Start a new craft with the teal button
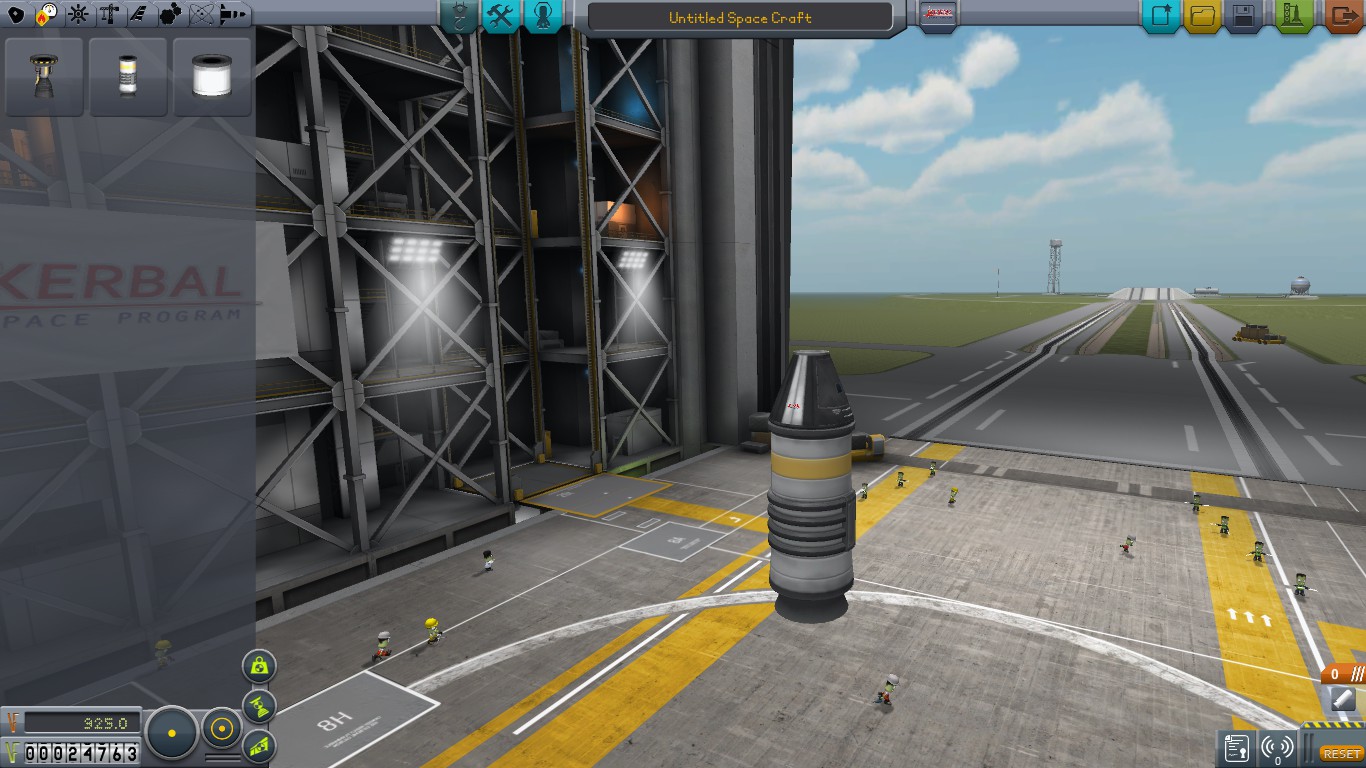1366x768 pixels. 1161,16
